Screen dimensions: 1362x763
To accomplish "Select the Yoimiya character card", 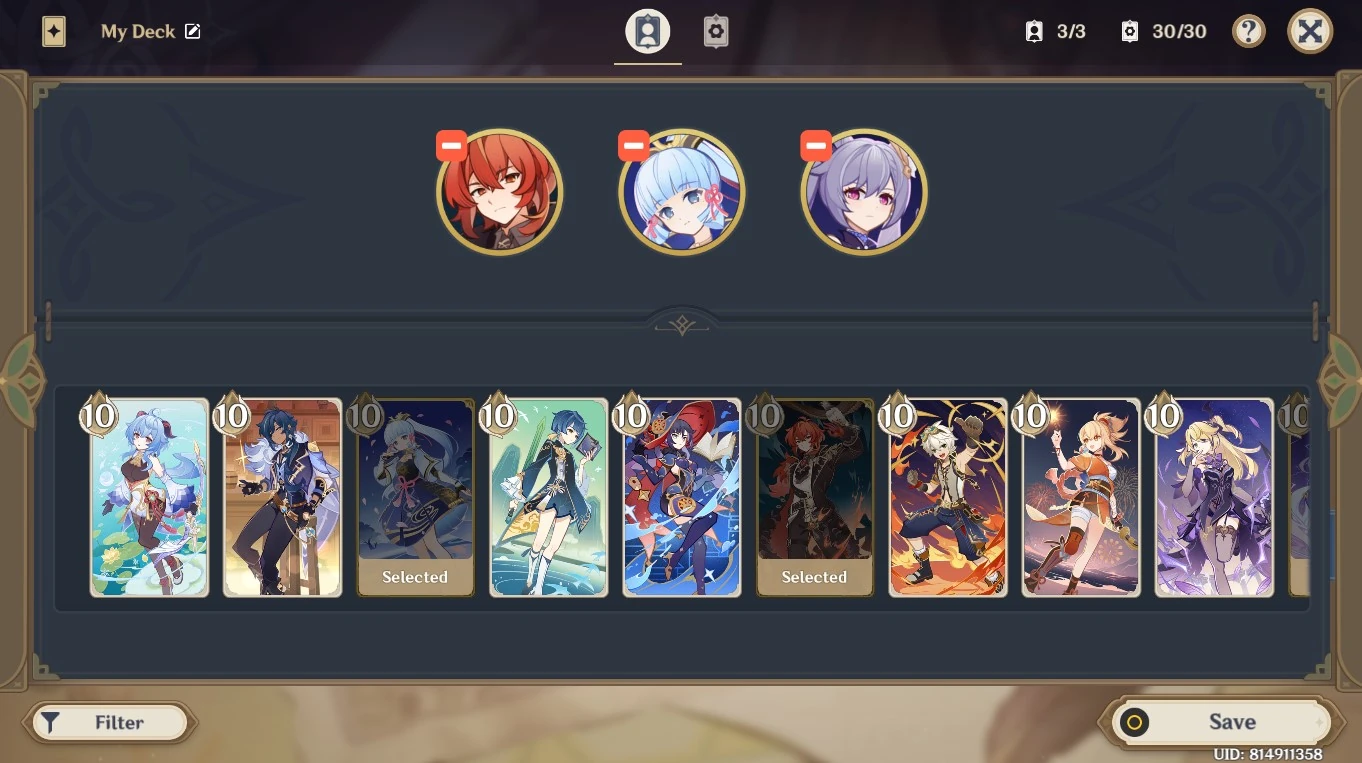I will pyautogui.click(x=1080, y=497).
